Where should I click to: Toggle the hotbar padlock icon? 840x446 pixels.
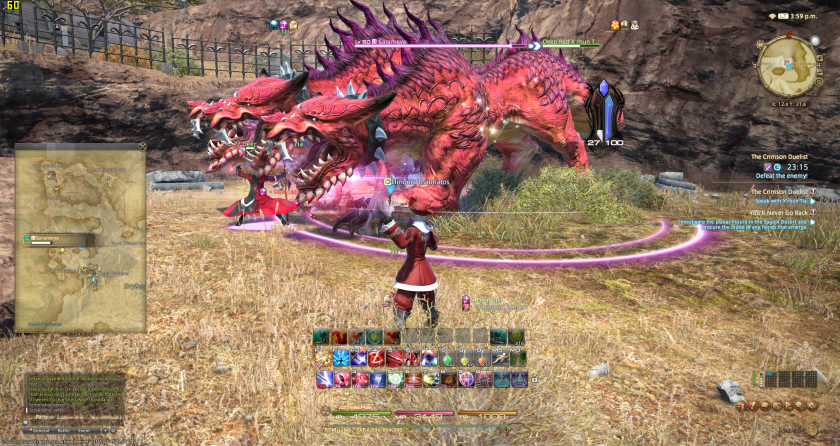[533, 380]
